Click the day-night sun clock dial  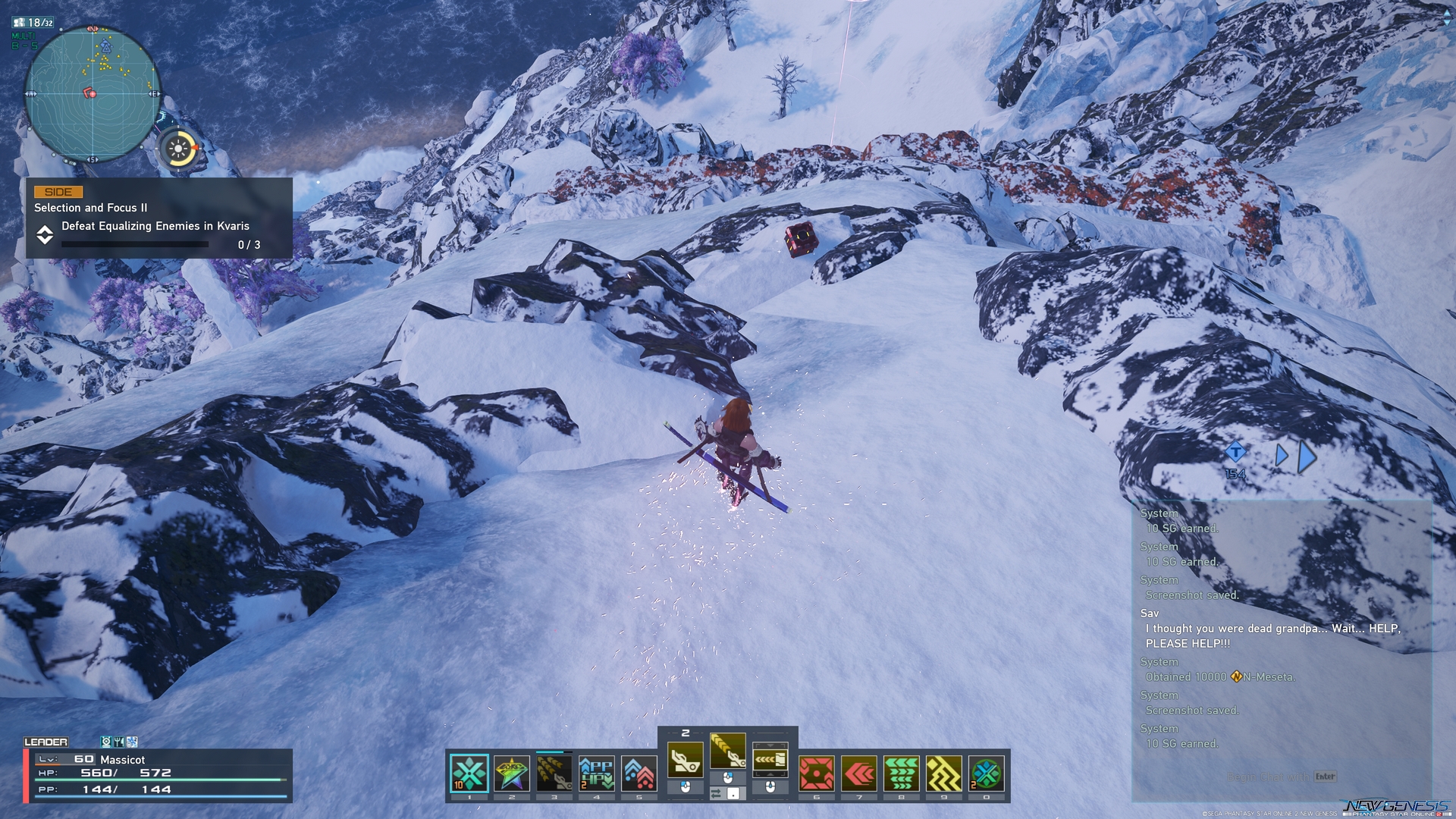180,149
